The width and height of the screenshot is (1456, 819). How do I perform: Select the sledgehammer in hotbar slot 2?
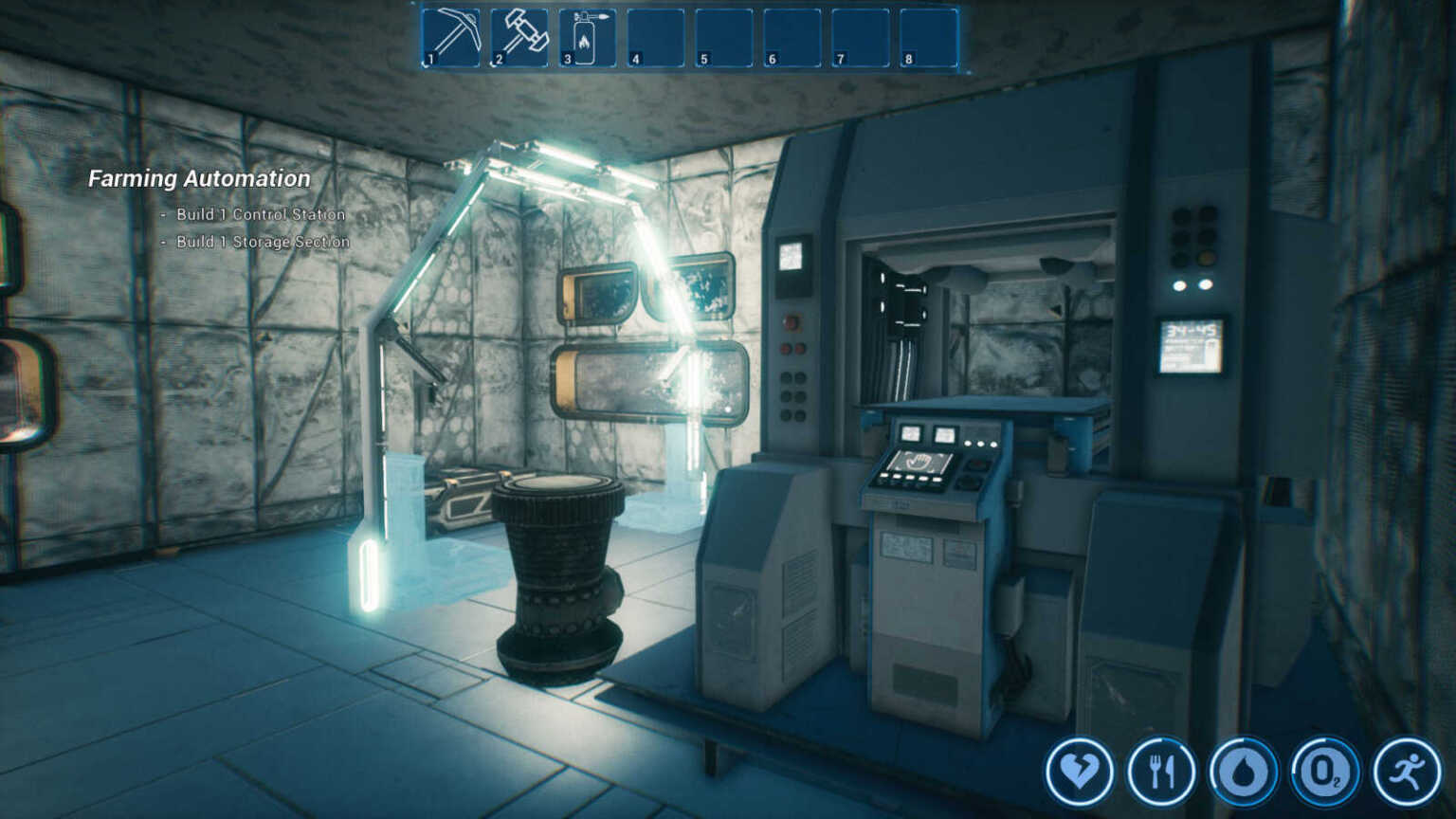(x=520, y=36)
